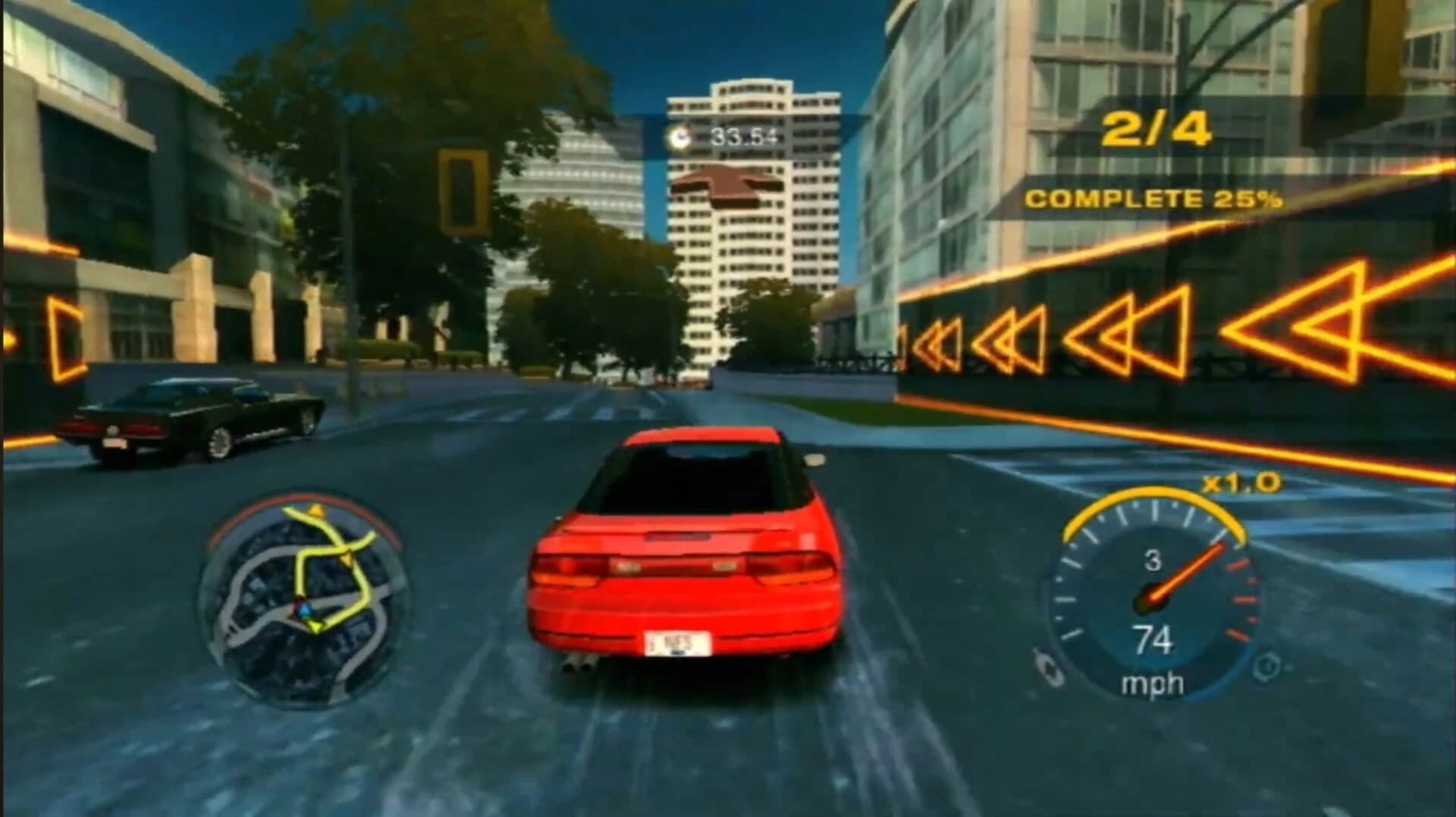Viewport: 1456px width, 817px height.
Task: Click the yellow checkpoint triangle on the minimap
Action: coord(316,511)
